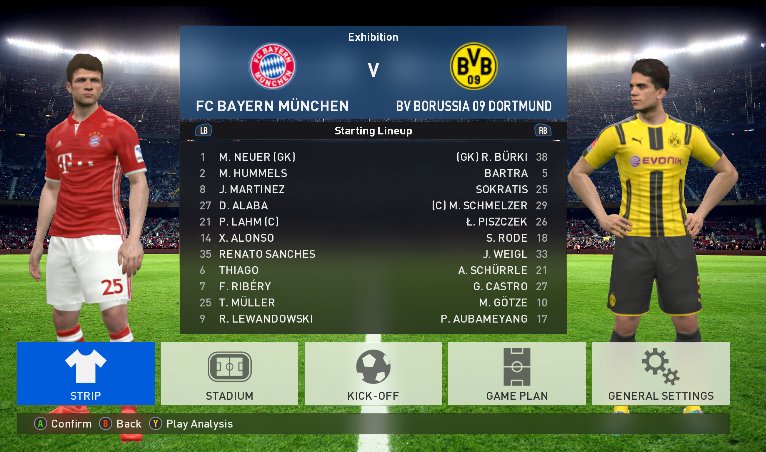Choose Kick-Off to start the match
Screen dimensions: 766x452
pos(373,373)
